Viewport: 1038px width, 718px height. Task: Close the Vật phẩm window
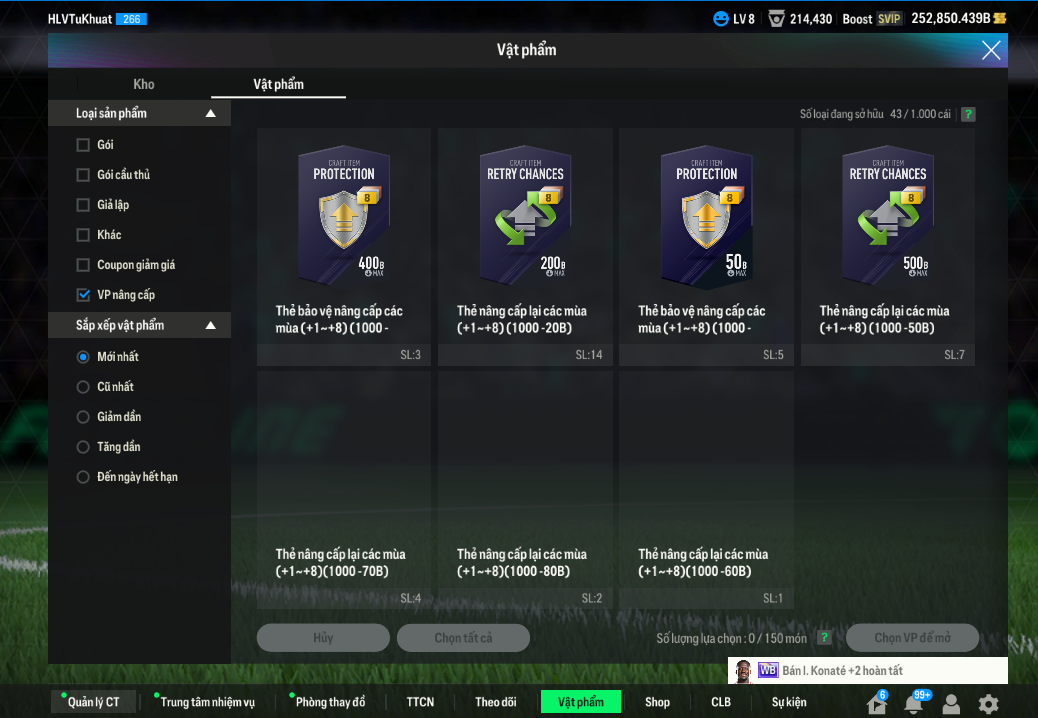(x=991, y=50)
